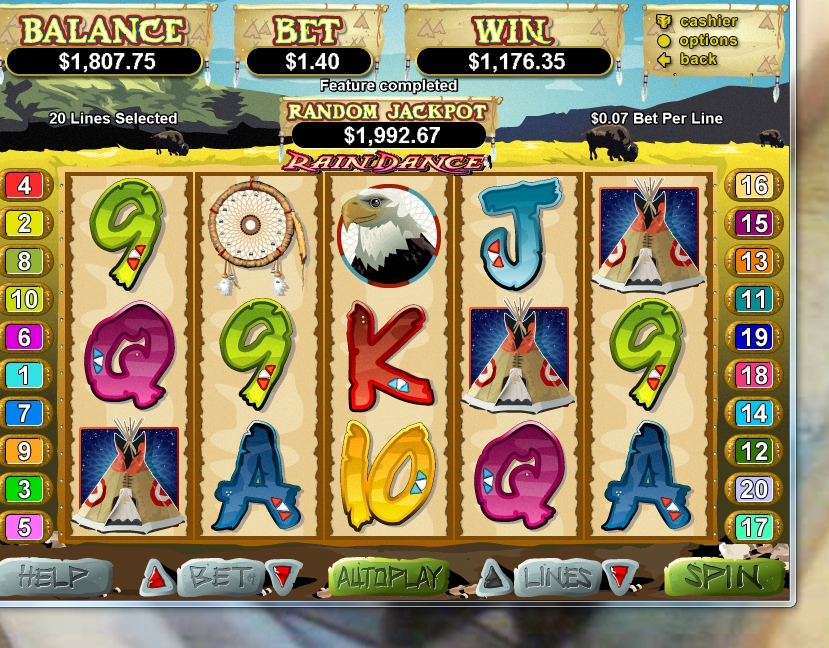Screen dimensions: 829x648
Task: Start Autoplay mode
Action: (x=390, y=577)
